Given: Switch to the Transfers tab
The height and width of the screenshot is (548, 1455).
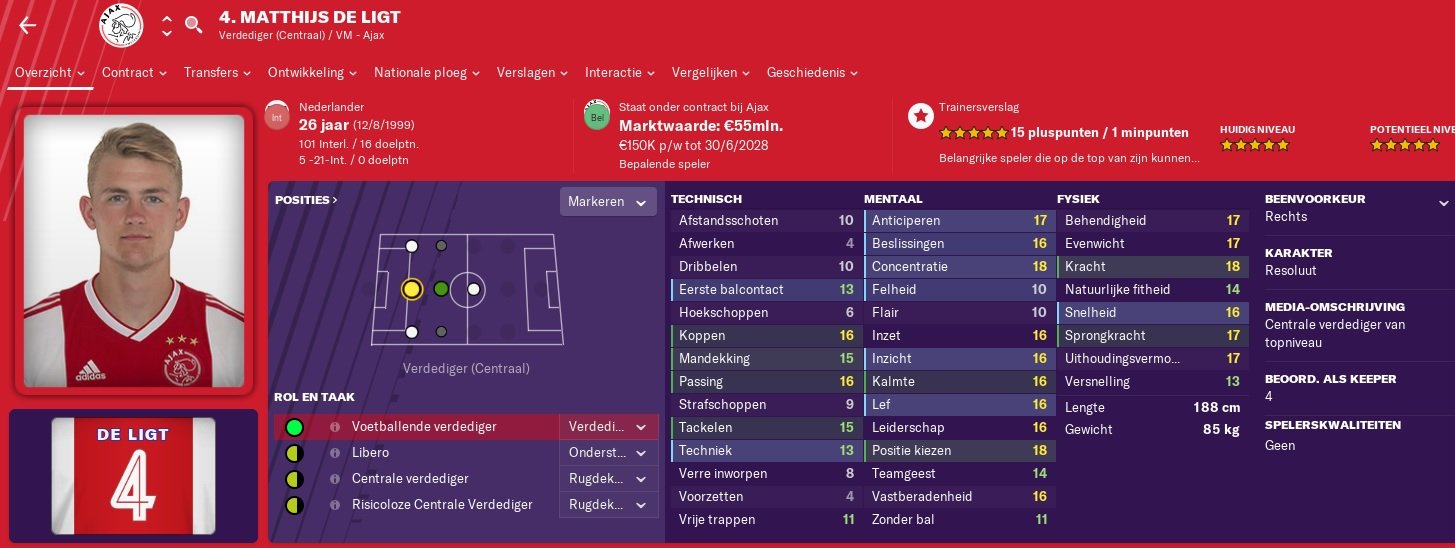Looking at the screenshot, I should click(x=218, y=72).
